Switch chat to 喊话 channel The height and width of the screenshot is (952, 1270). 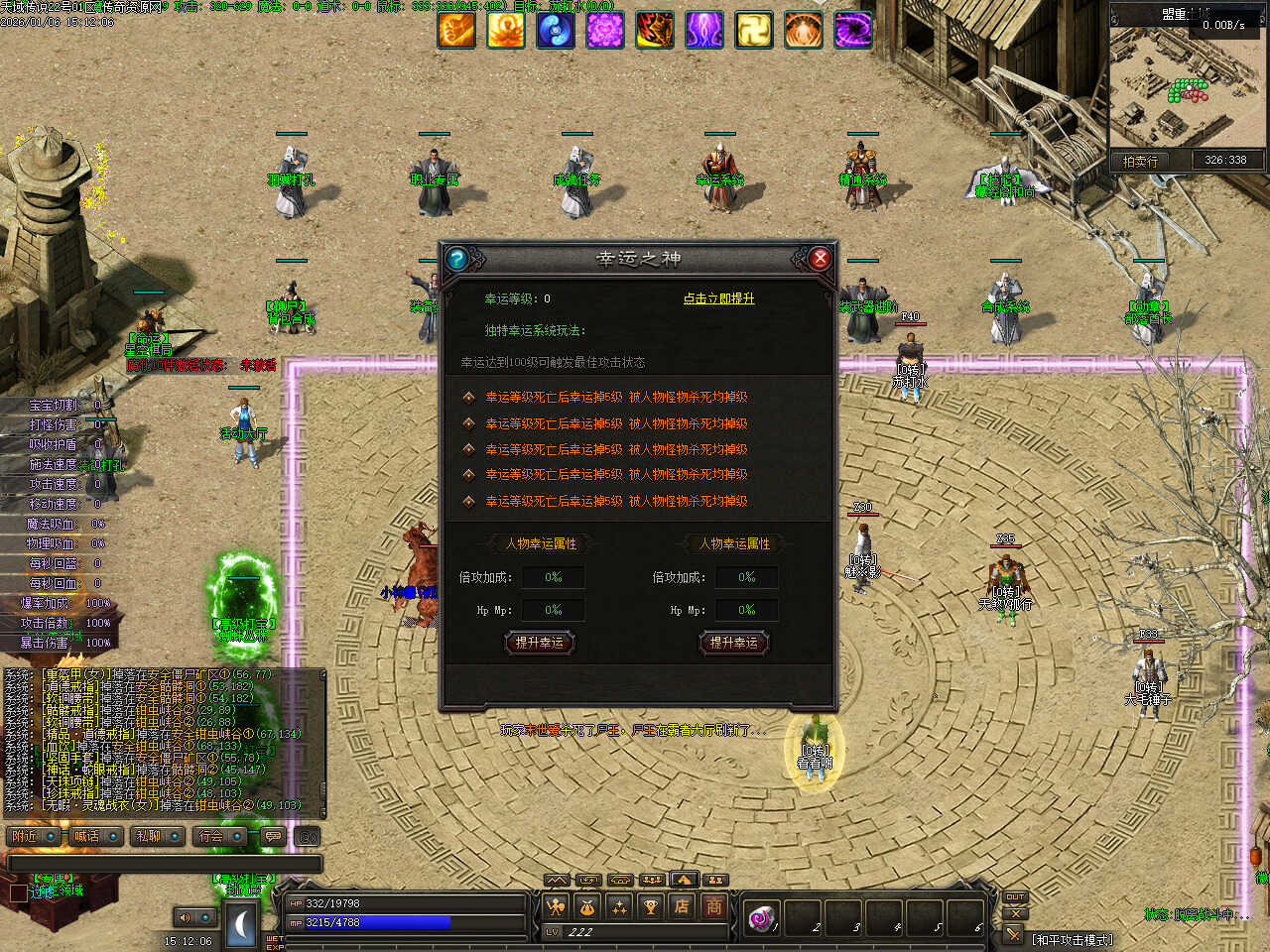tap(95, 837)
